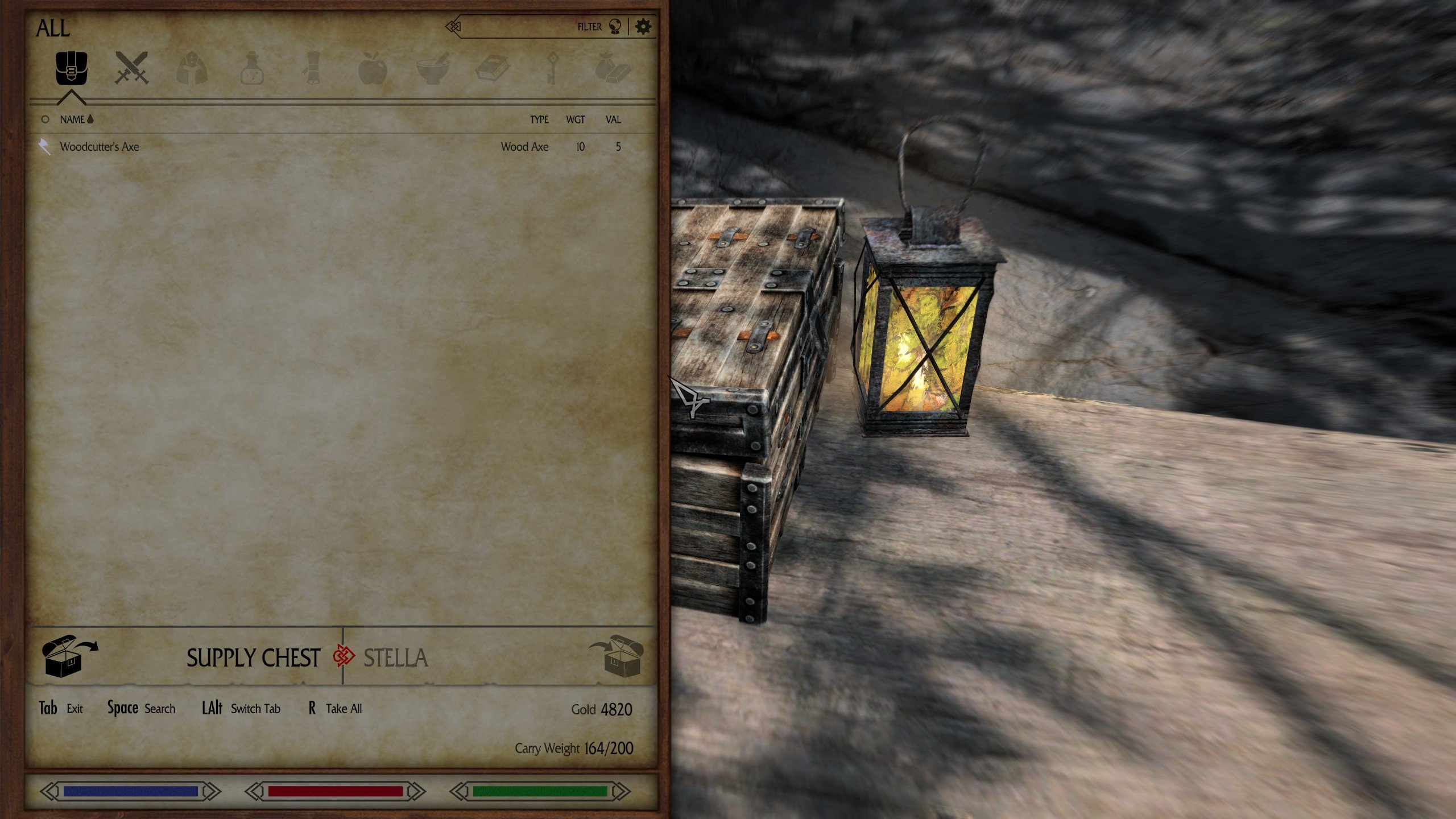Screen dimensions: 1456x819
Task: Sort items by VAL value column
Action: 613,119
